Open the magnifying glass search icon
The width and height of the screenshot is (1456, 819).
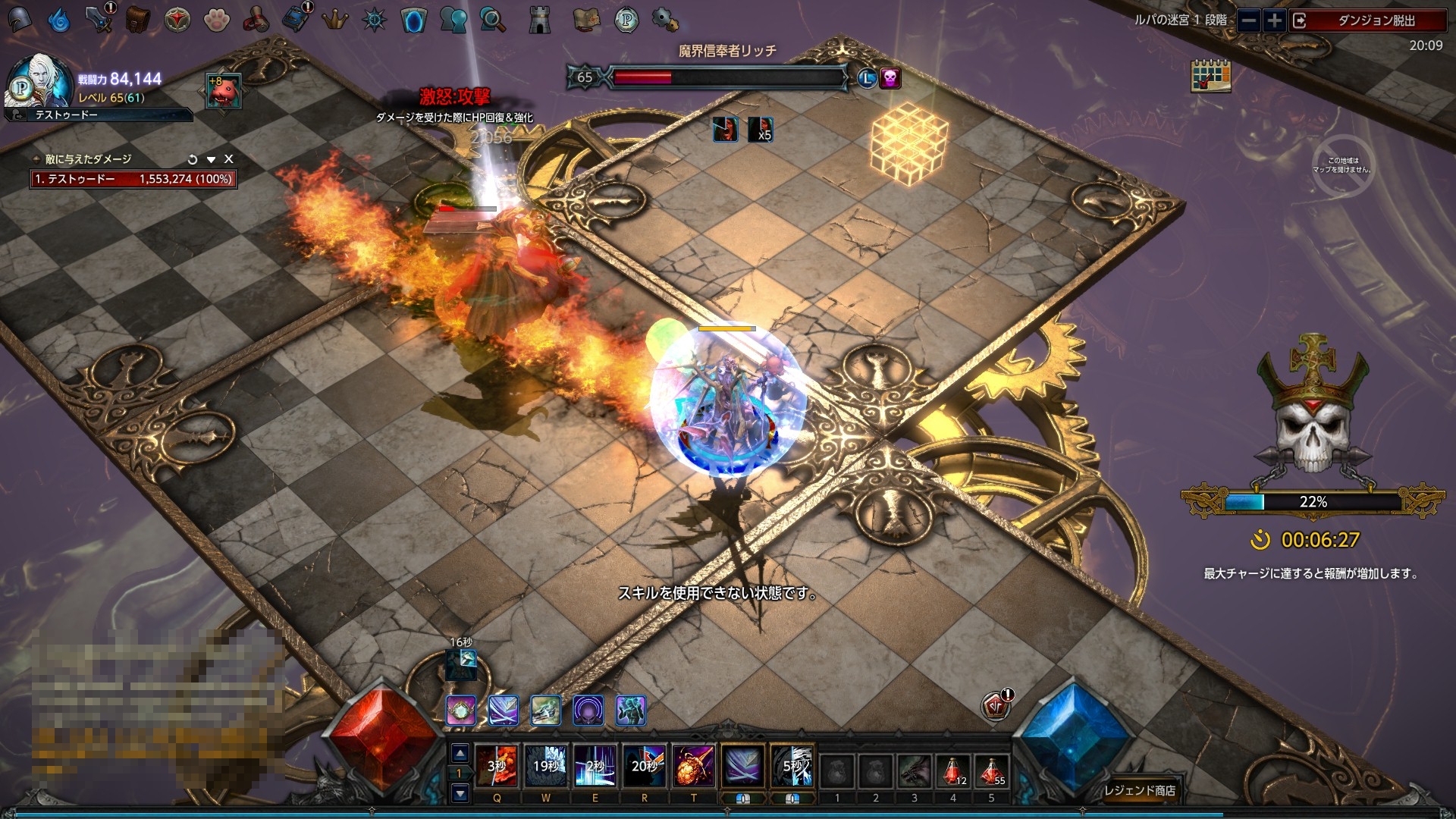(x=493, y=20)
